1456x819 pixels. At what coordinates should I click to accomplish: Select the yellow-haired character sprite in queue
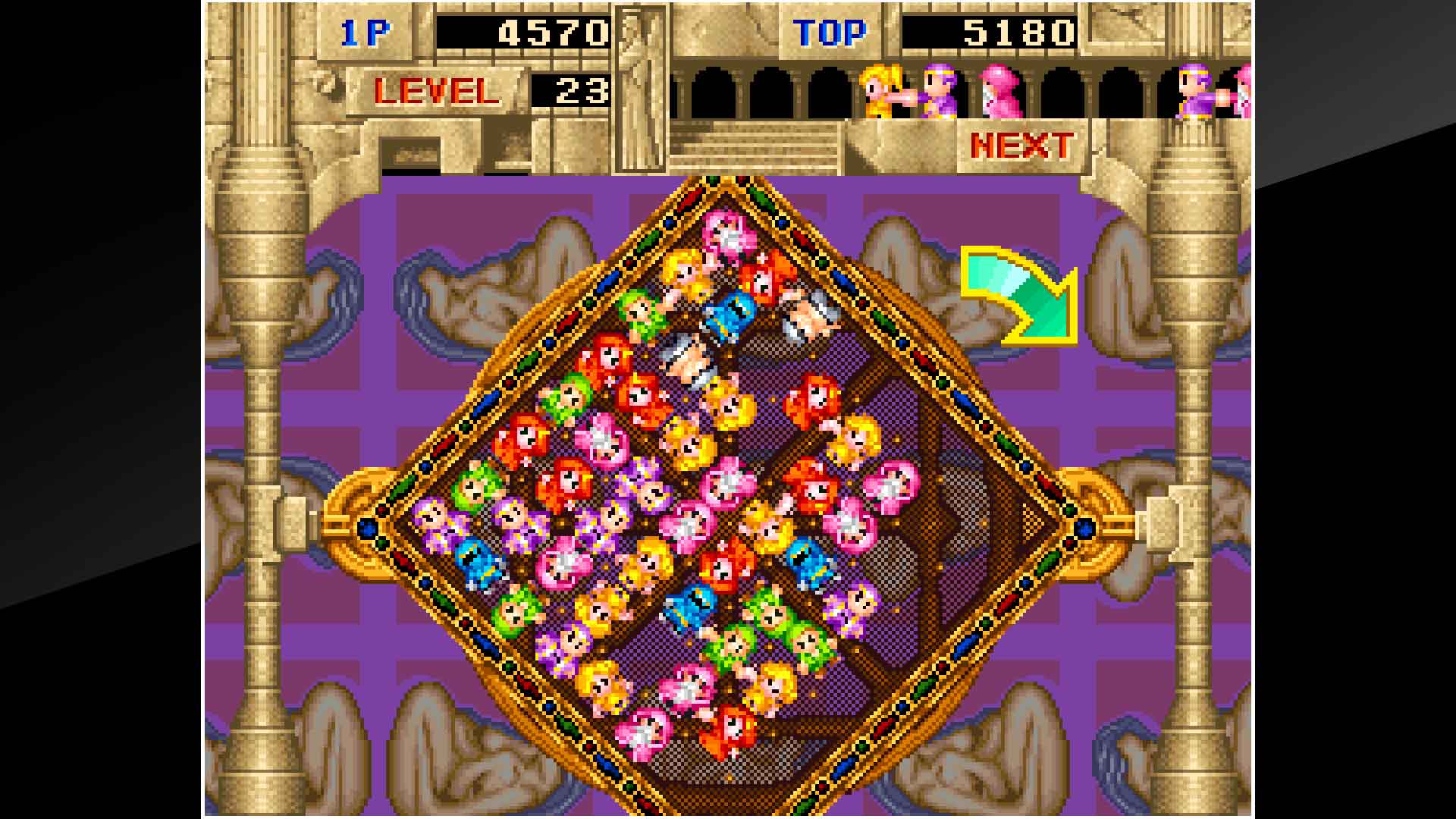coord(880,91)
